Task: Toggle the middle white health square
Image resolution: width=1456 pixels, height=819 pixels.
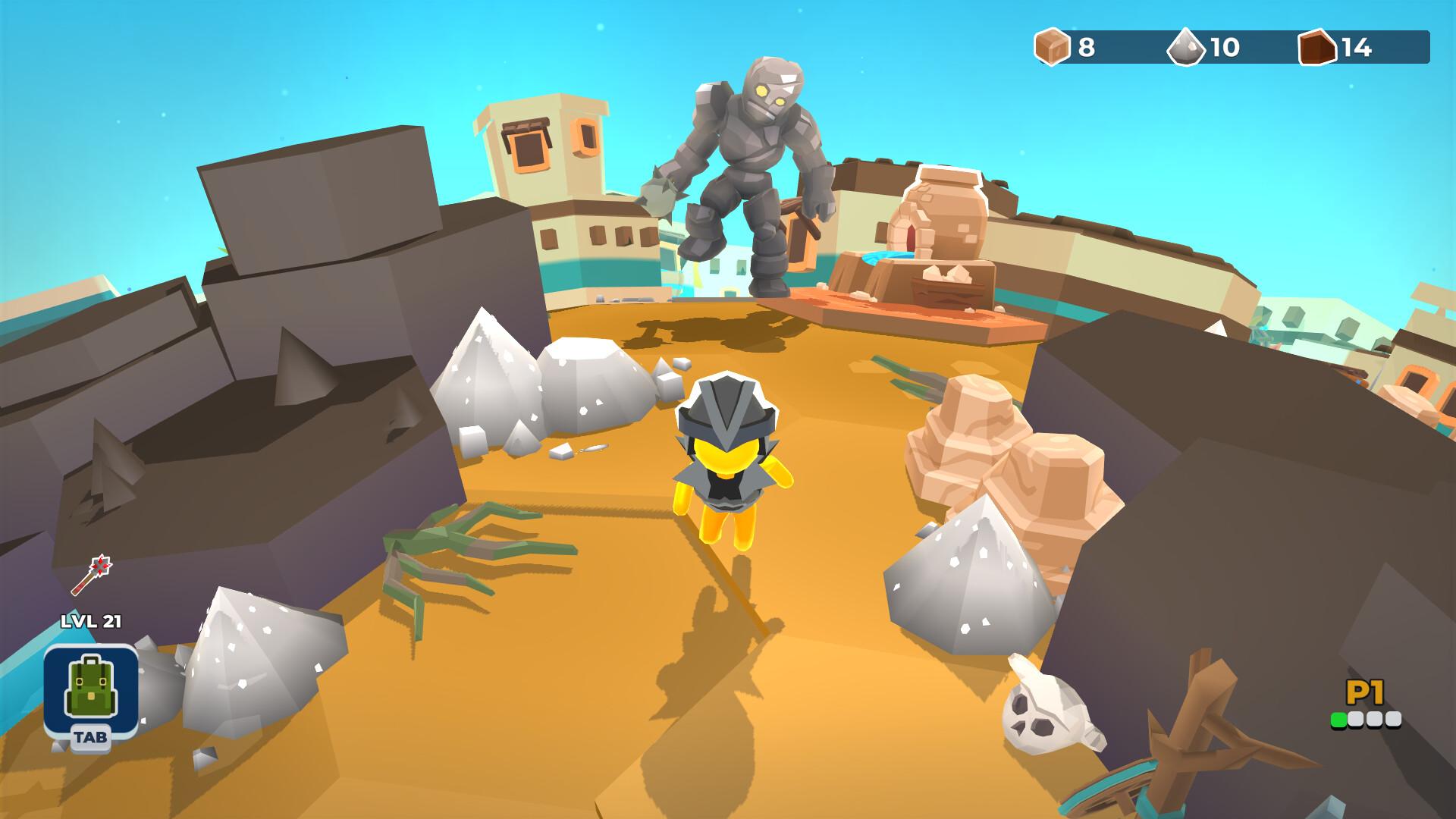Action: pos(1374,719)
